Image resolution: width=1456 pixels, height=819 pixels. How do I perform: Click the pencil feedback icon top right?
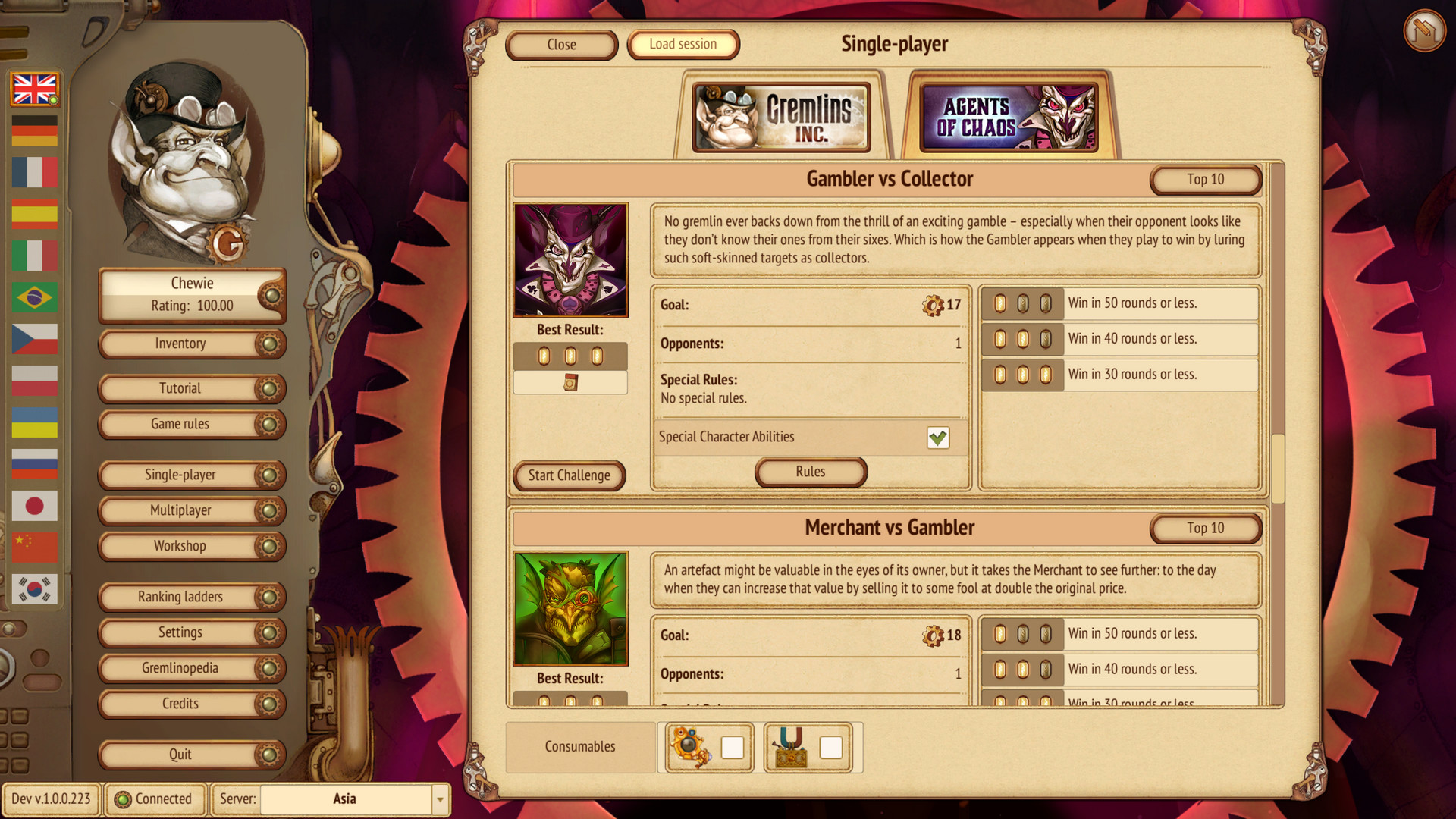1424,30
